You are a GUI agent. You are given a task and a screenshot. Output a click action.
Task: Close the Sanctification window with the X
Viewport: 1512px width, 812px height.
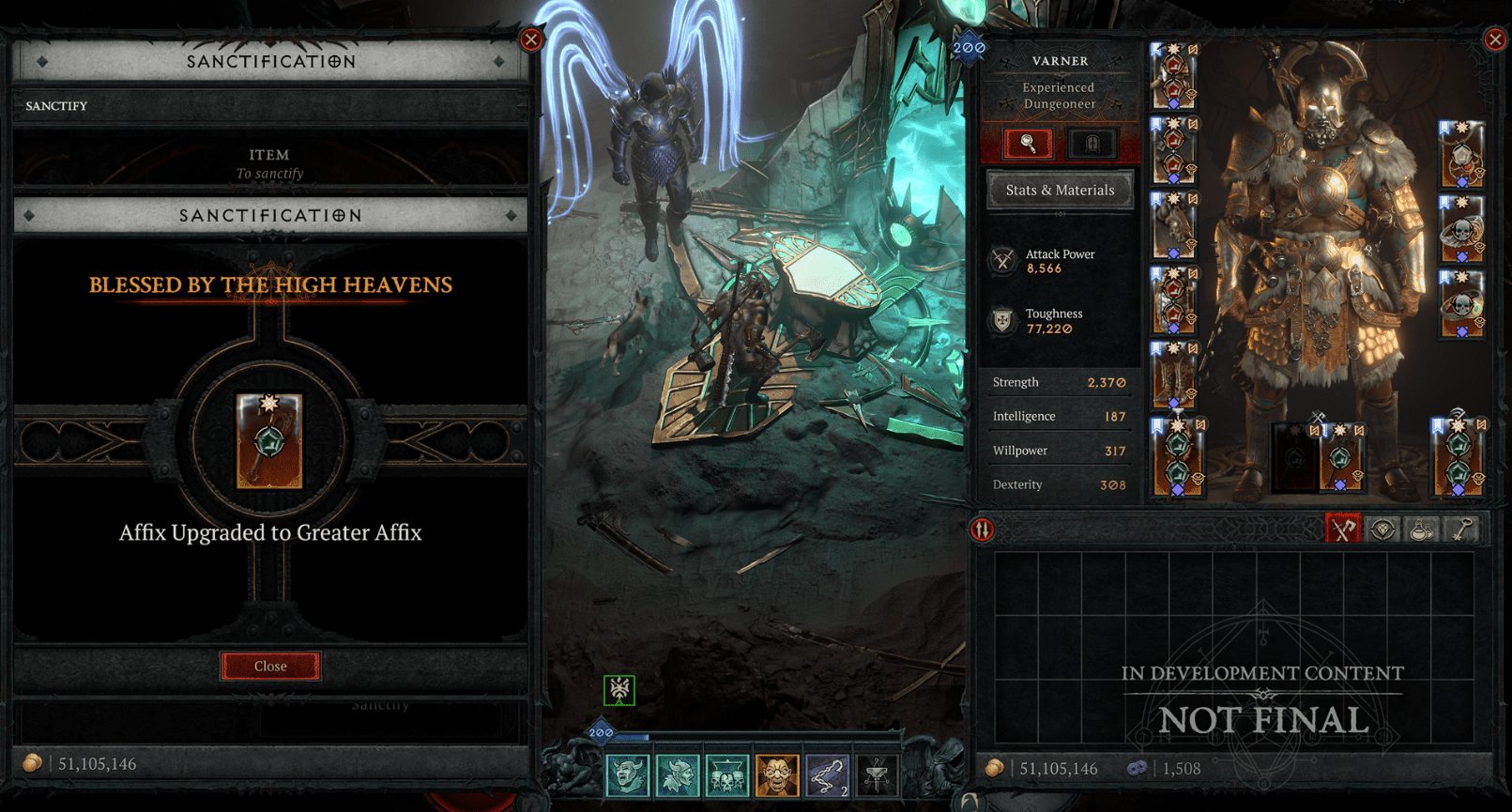(x=531, y=39)
